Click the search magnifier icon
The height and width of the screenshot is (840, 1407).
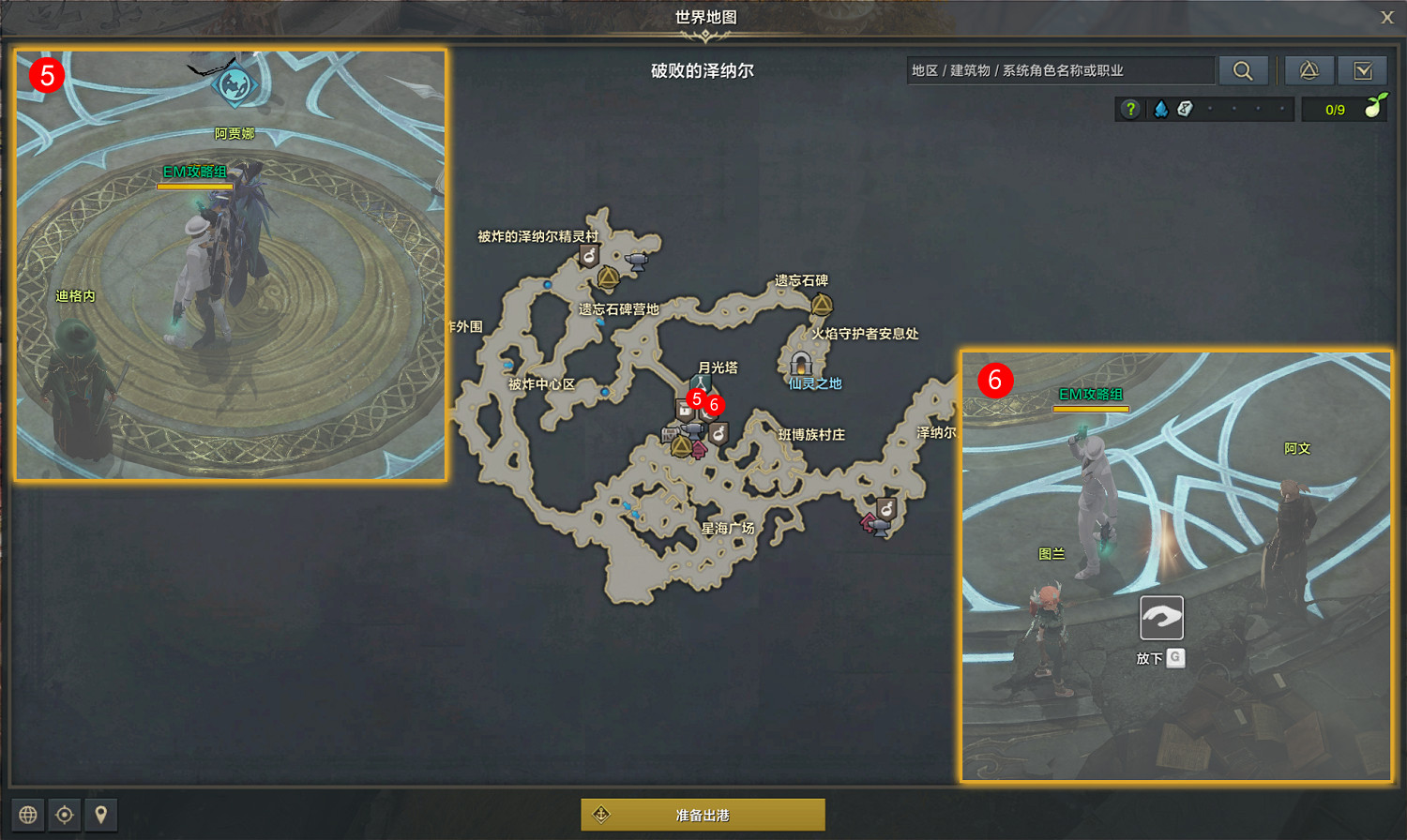(x=1244, y=70)
